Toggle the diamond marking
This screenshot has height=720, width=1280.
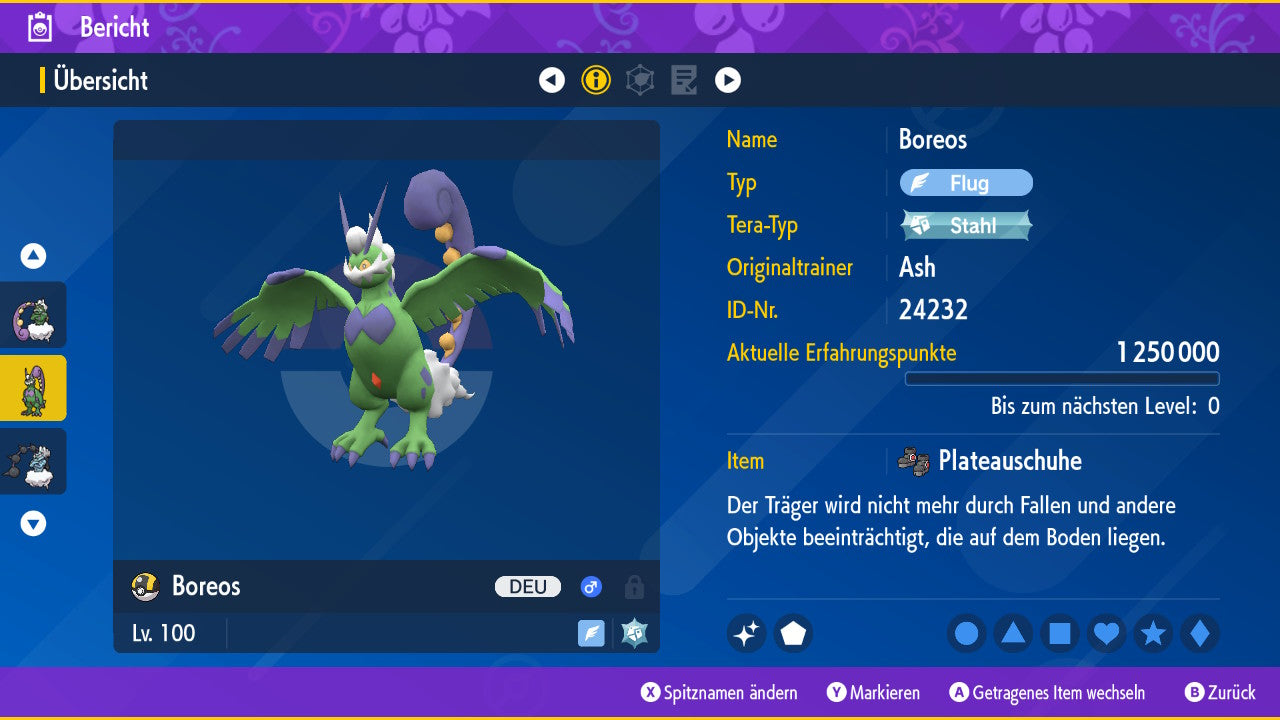[1199, 633]
